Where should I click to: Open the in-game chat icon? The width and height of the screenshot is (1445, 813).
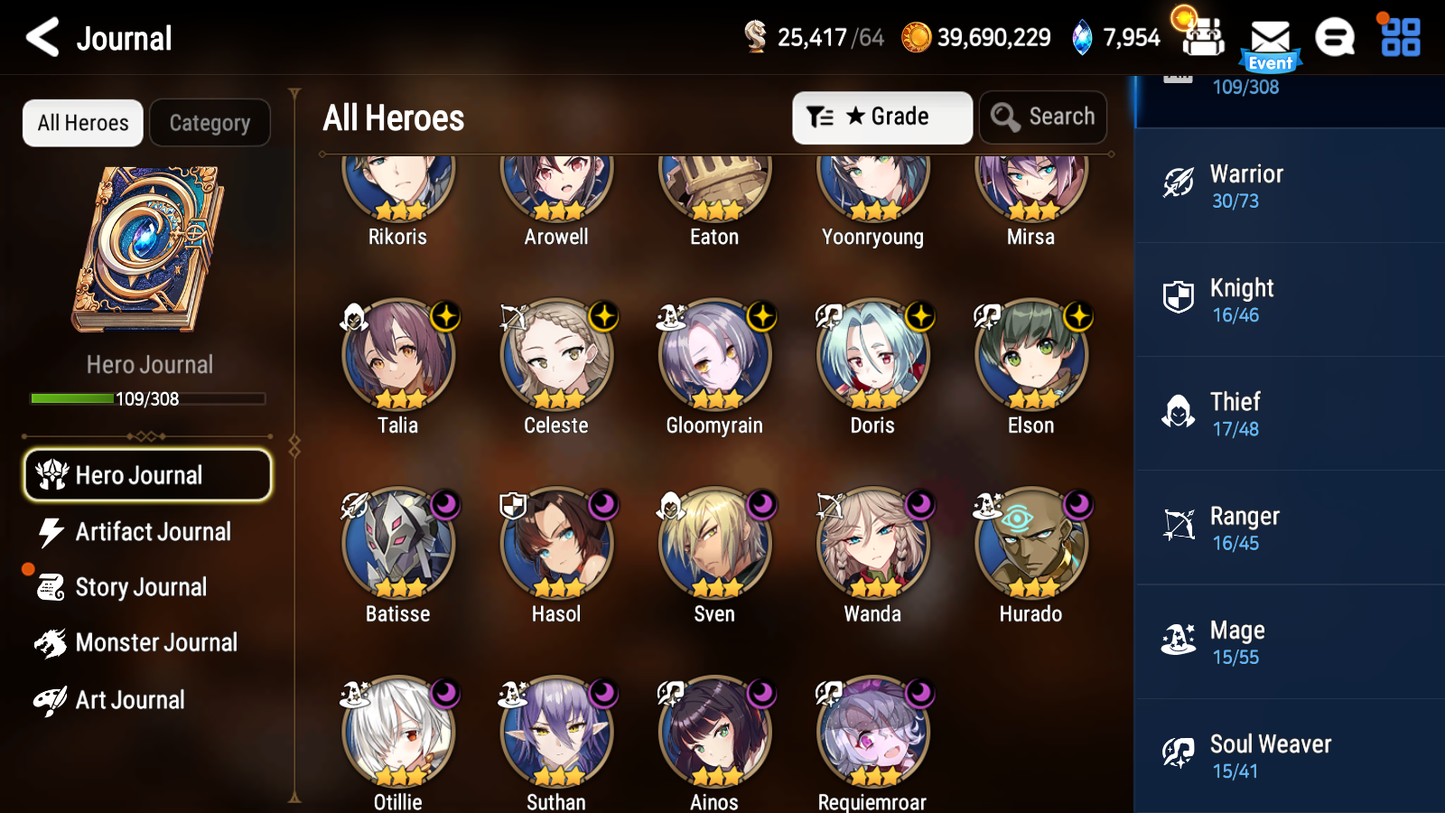click(x=1335, y=38)
